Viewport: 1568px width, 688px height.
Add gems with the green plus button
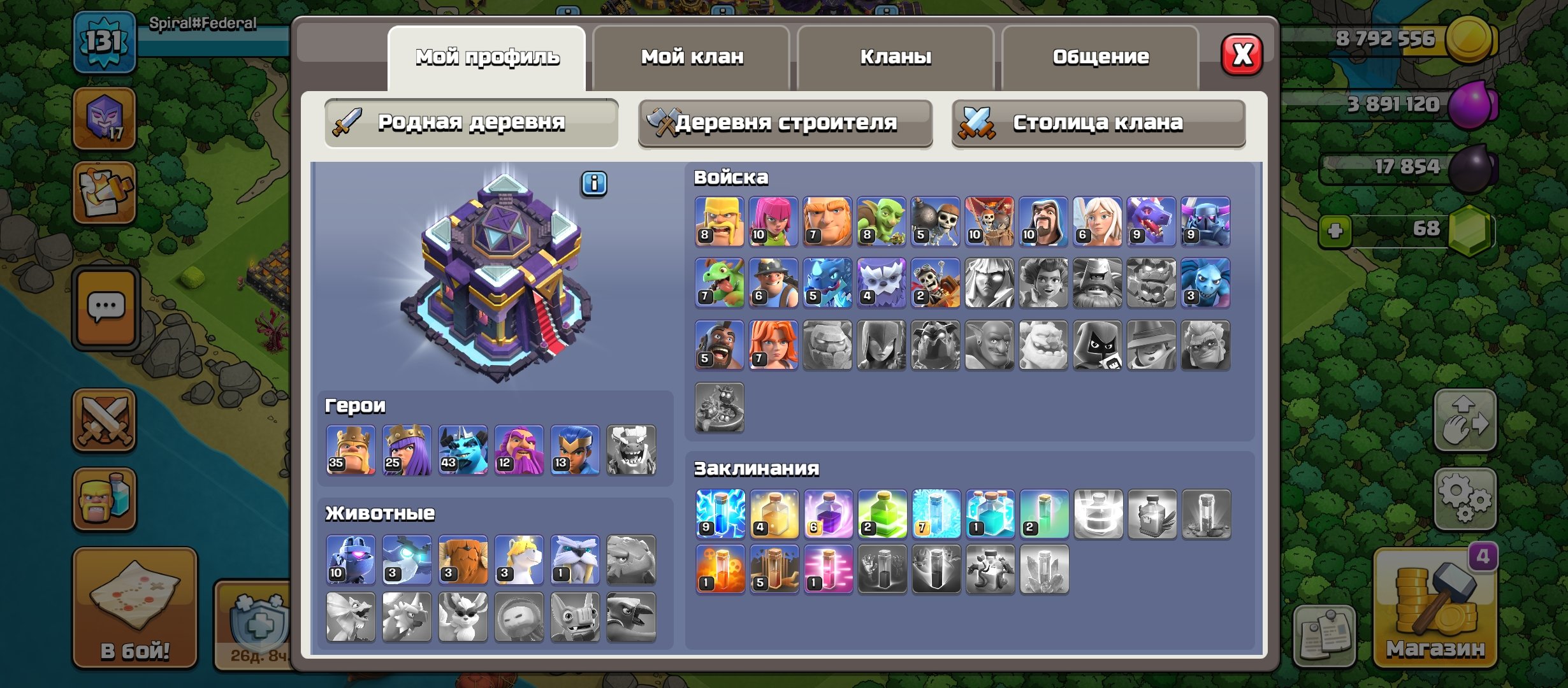click(x=1335, y=230)
